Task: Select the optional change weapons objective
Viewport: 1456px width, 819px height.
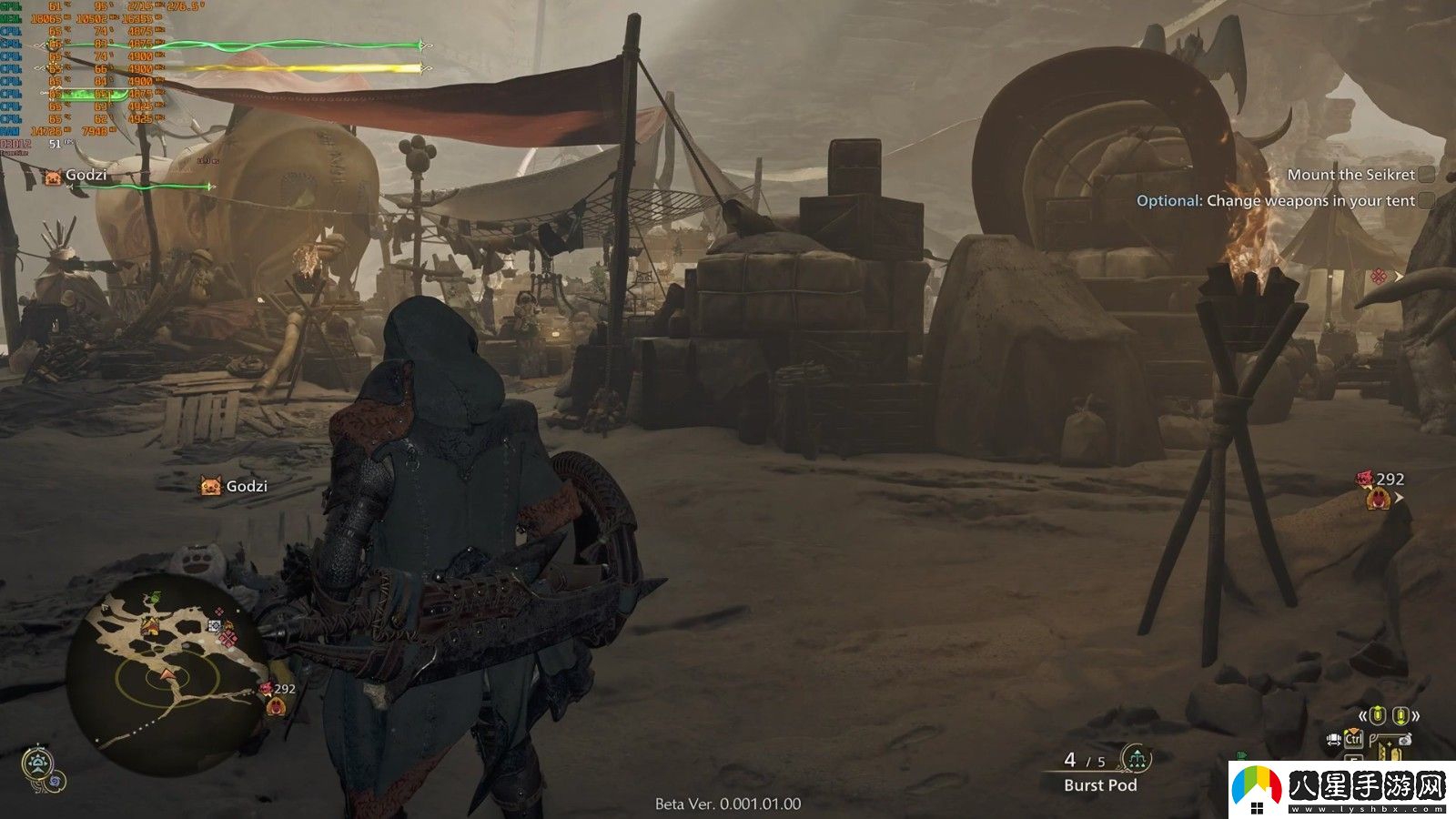Action: point(1276,201)
